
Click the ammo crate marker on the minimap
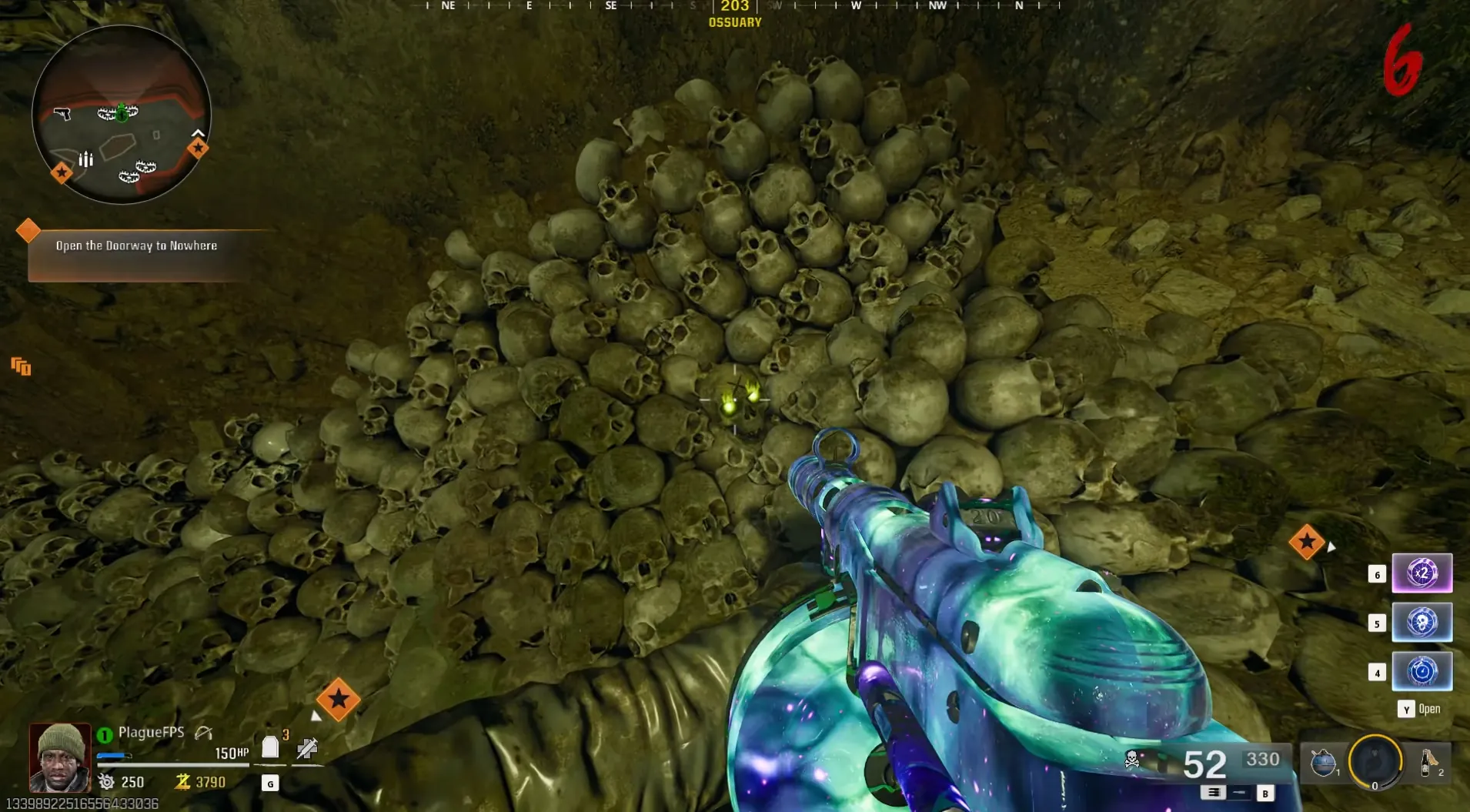coord(85,159)
